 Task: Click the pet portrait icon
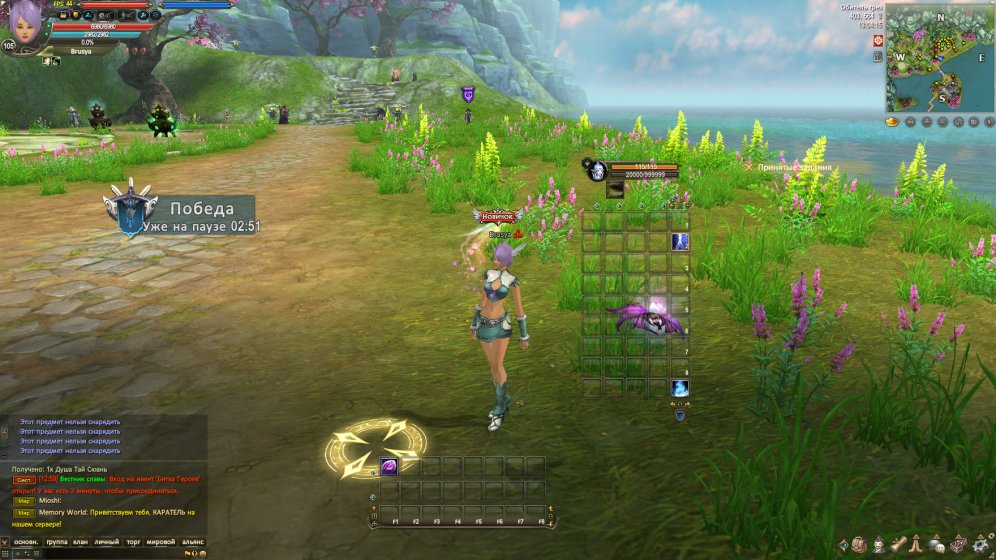pyautogui.click(x=597, y=170)
